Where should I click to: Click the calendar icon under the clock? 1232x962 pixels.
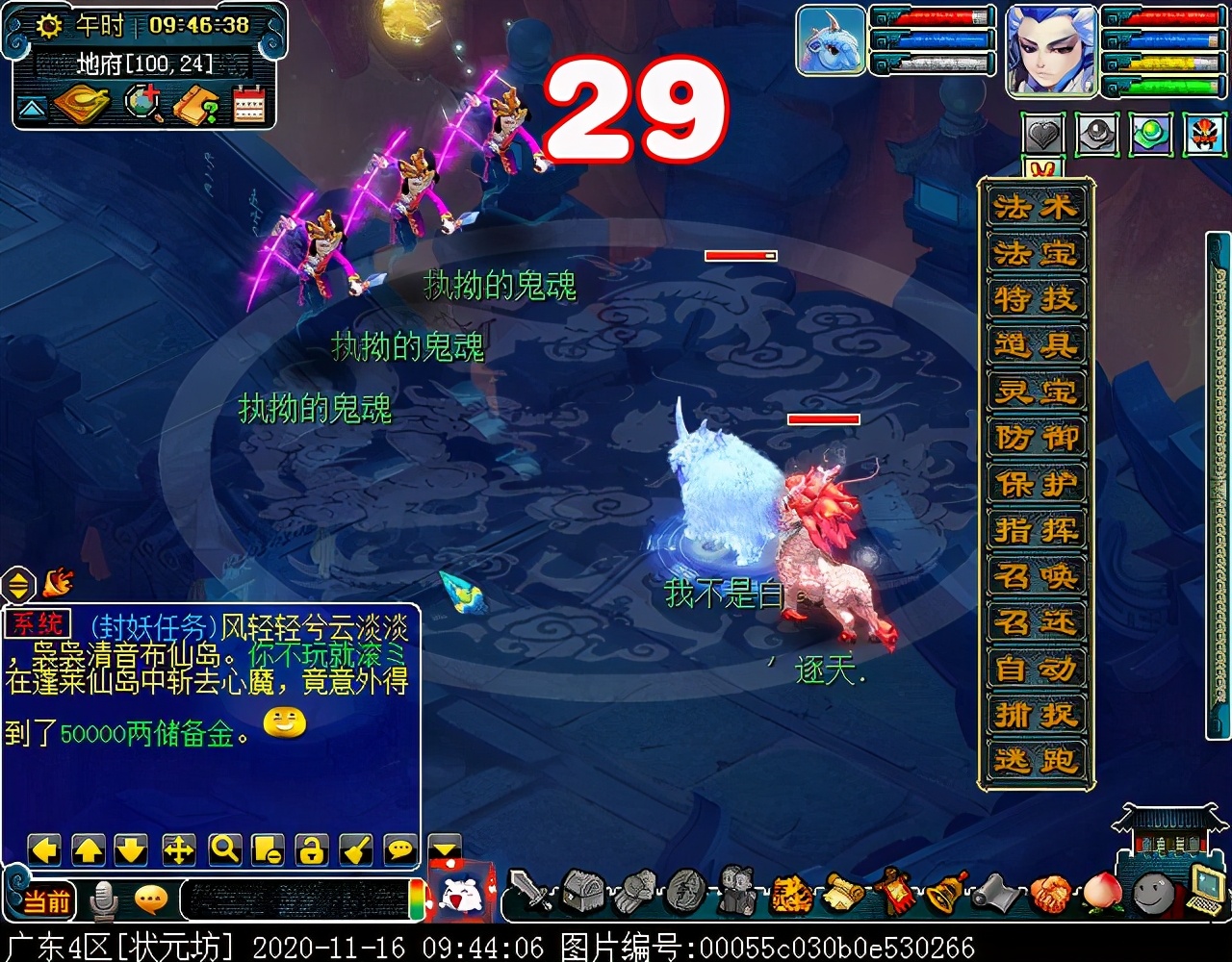(248, 106)
